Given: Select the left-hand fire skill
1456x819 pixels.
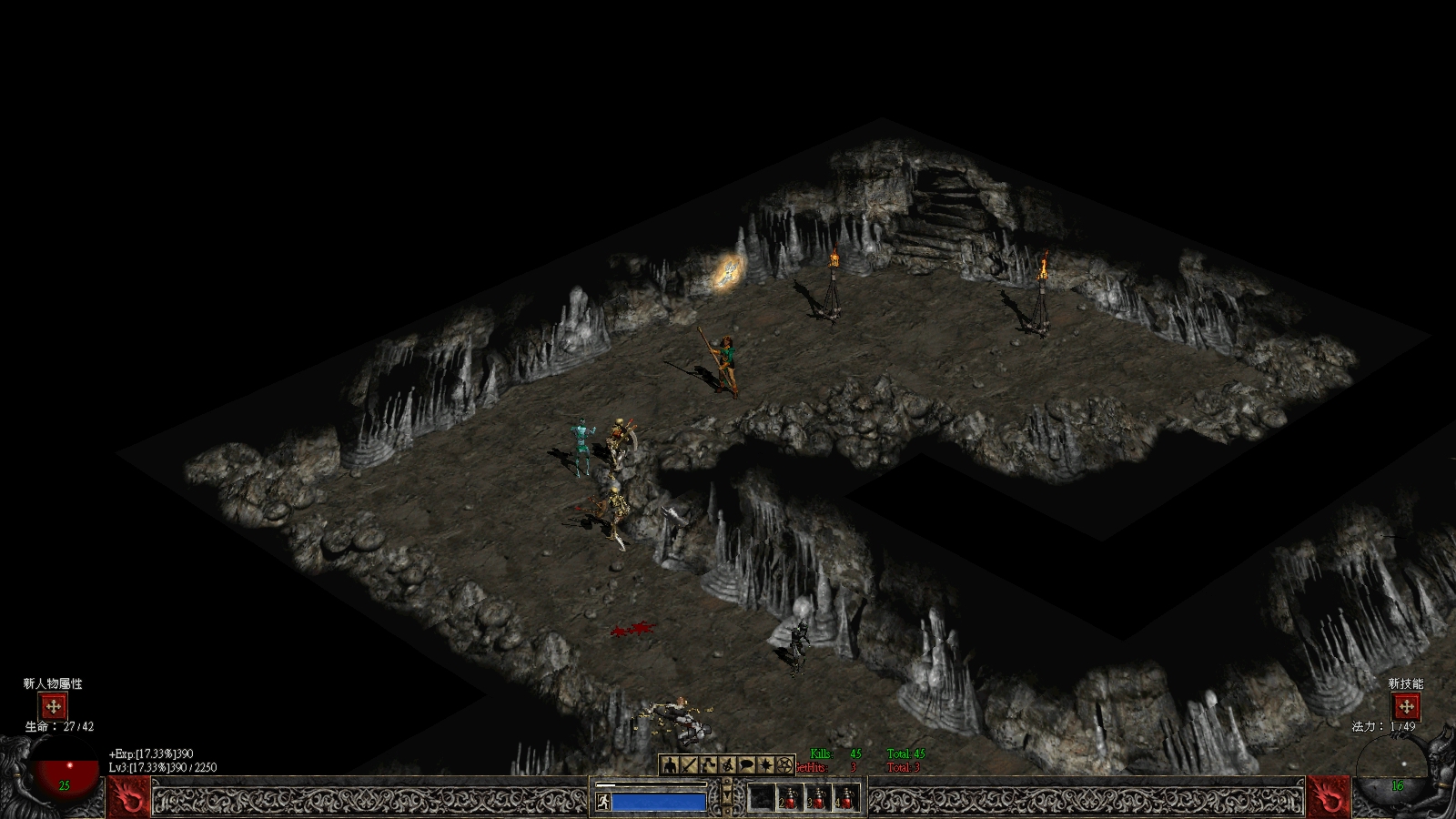Looking at the screenshot, I should (x=129, y=797).
